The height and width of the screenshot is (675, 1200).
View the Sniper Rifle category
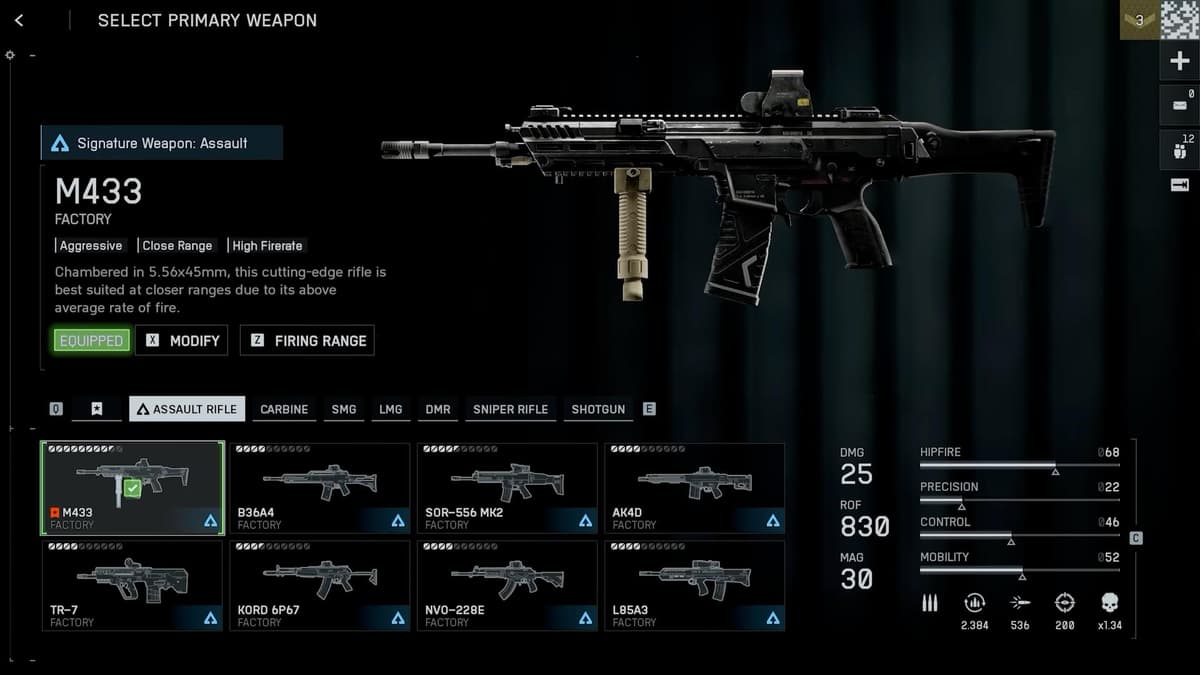pyautogui.click(x=510, y=409)
